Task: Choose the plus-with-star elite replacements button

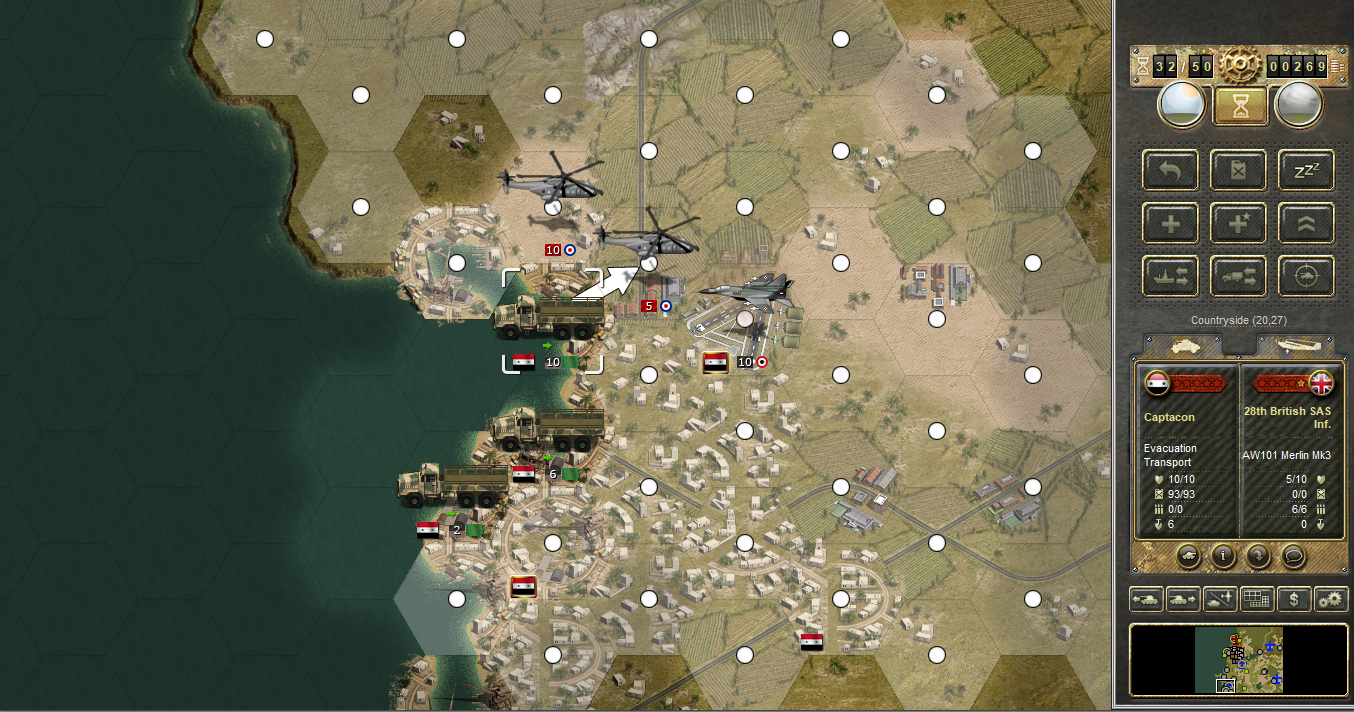Action: coord(1238,223)
